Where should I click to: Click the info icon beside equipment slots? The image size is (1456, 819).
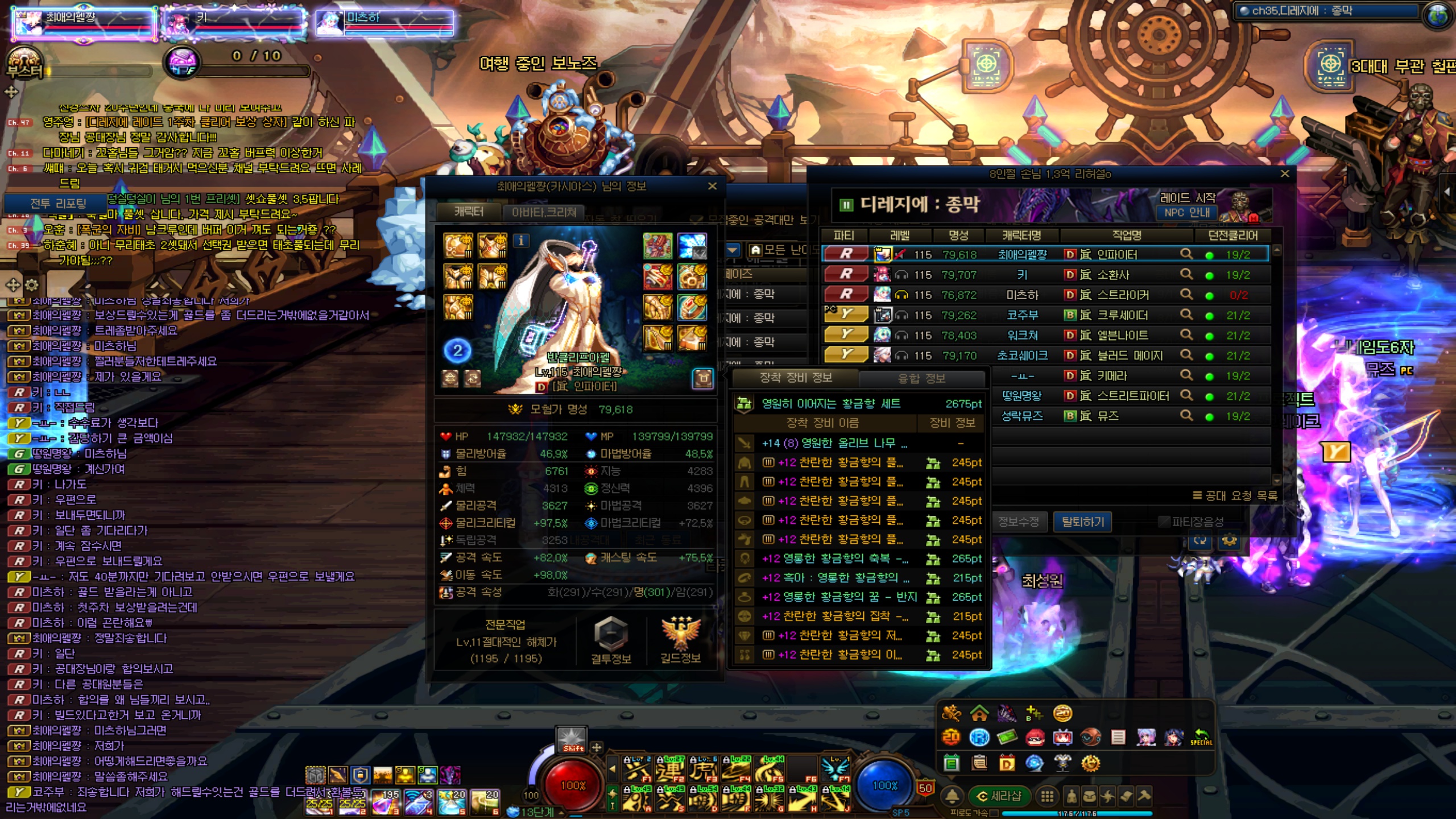(x=521, y=241)
